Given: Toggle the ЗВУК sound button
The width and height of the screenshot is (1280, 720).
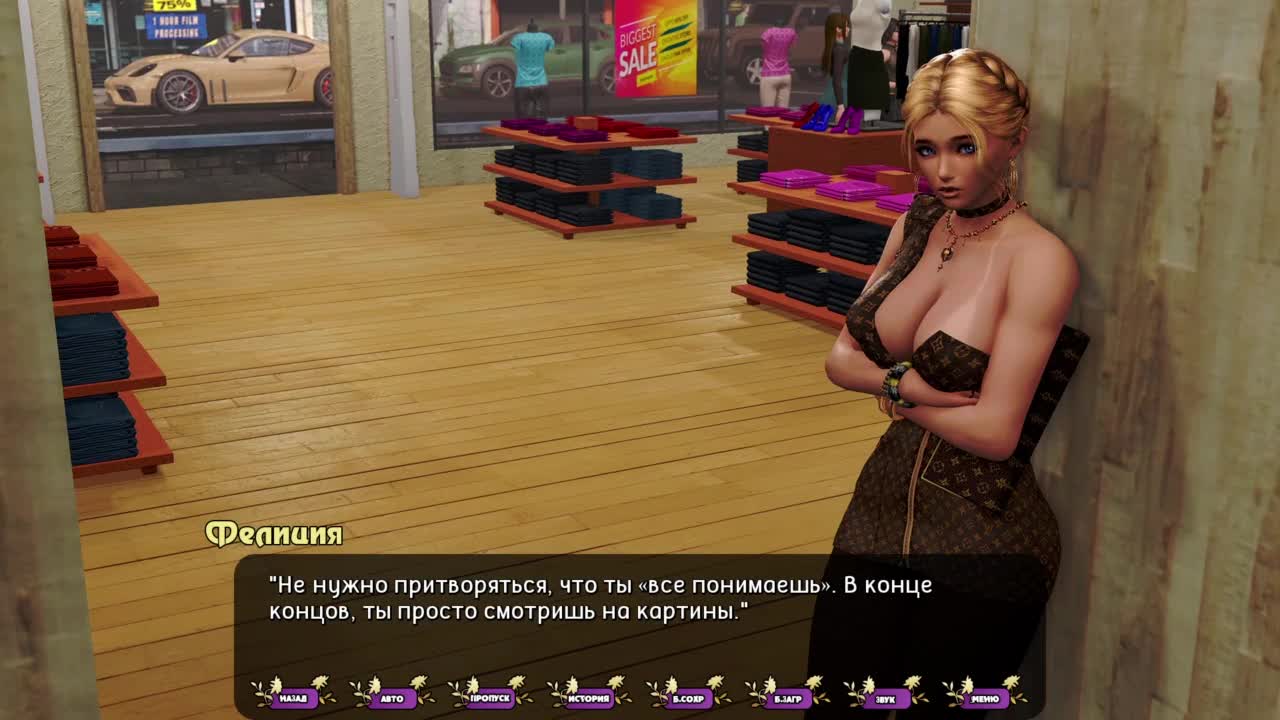Looking at the screenshot, I should 886,698.
